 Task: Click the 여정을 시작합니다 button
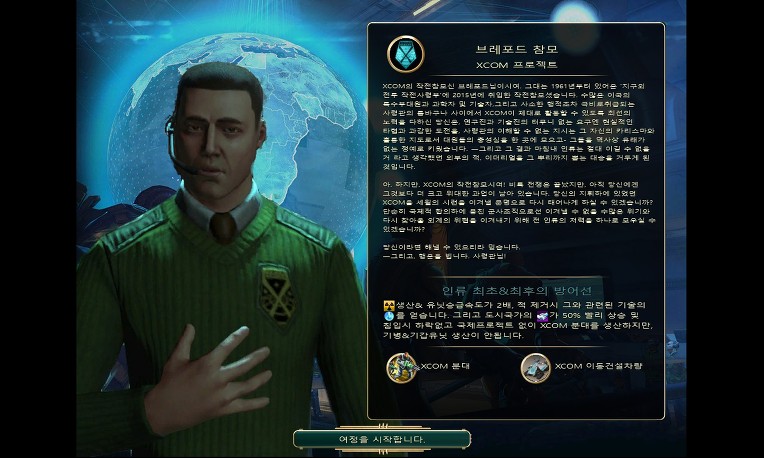click(x=381, y=439)
